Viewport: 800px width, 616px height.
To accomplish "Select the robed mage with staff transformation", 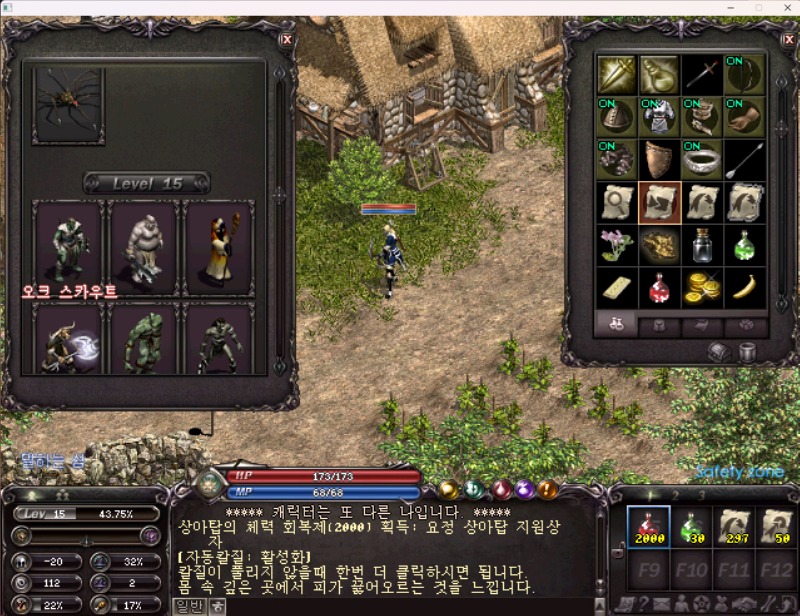I will [x=219, y=242].
